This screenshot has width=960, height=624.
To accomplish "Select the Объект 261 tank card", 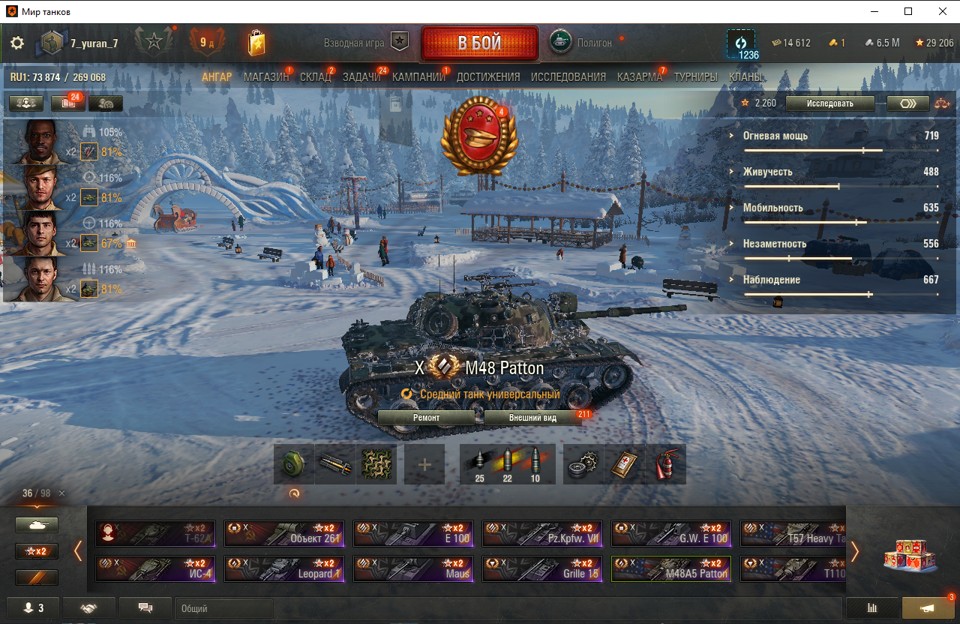I will pyautogui.click(x=285, y=533).
